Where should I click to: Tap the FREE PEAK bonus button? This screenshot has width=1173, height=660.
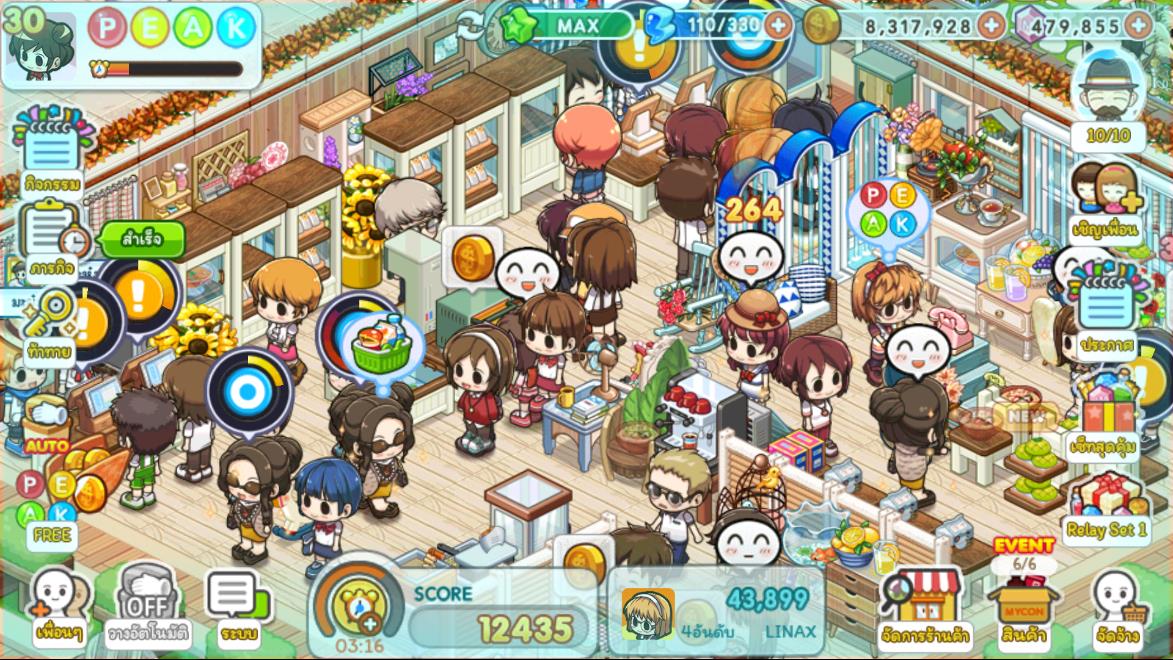coord(52,510)
